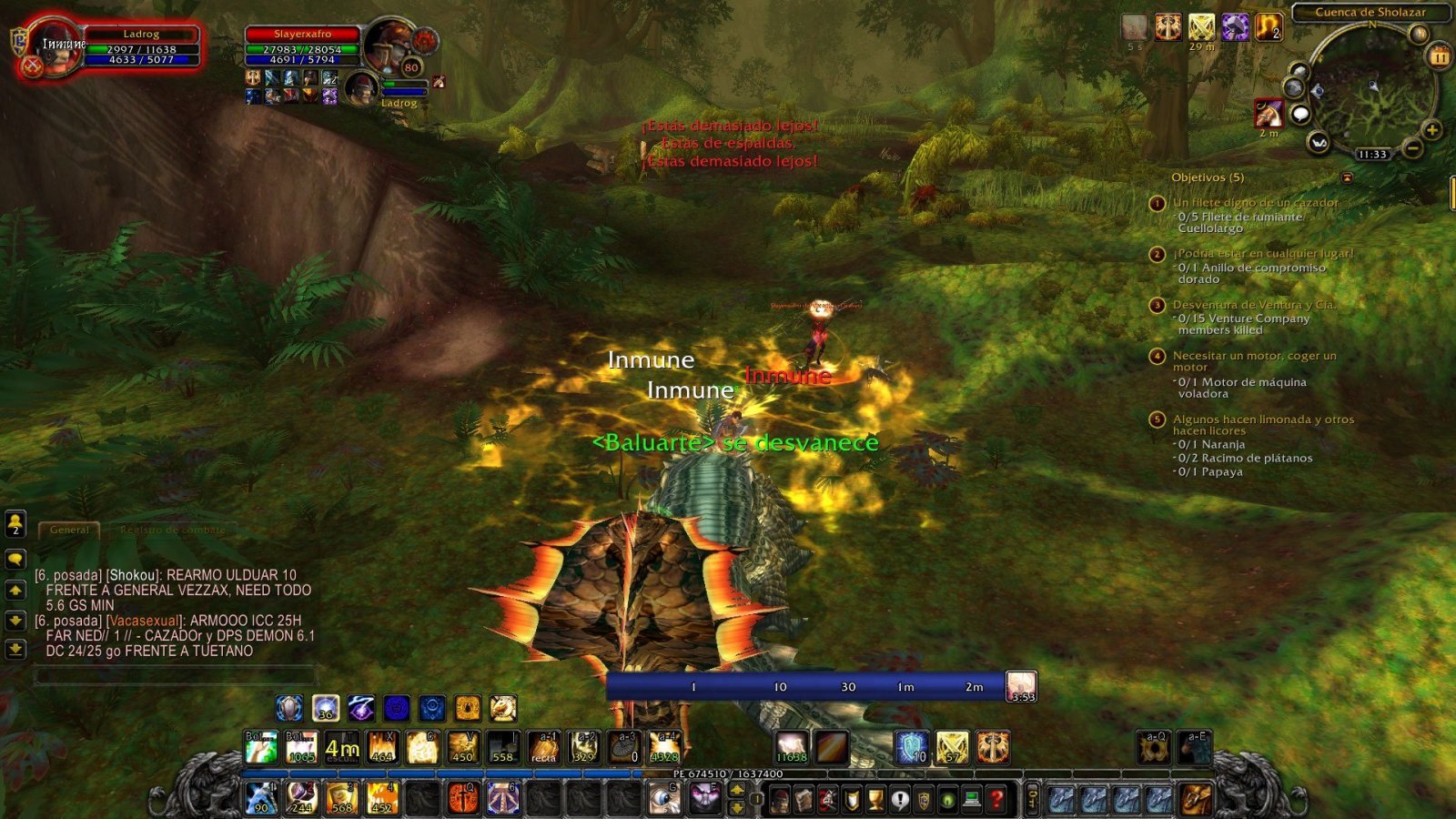This screenshot has width=1456, height=819.
Task: Open the calendar button showing 11
Action: pos(1439,56)
